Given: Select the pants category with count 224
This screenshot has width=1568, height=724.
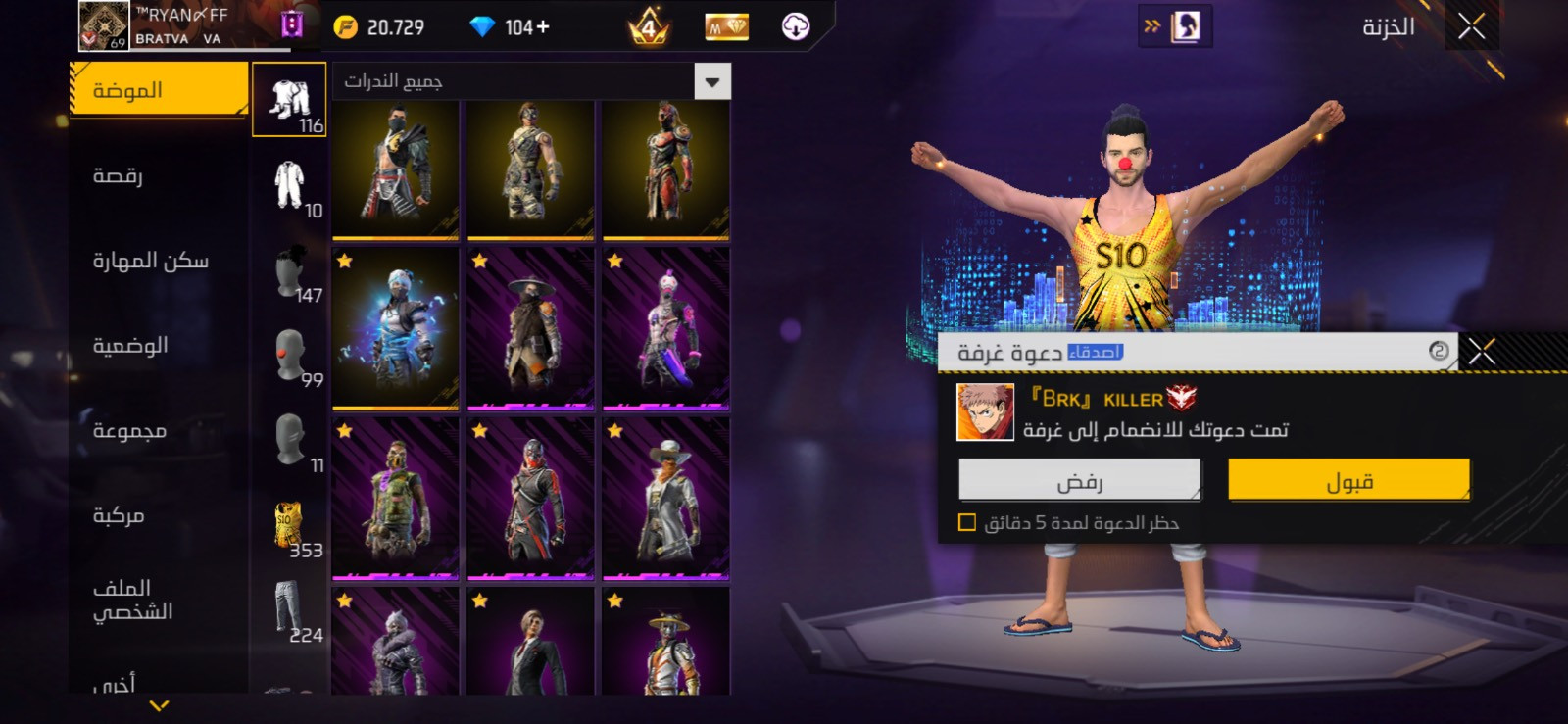Looking at the screenshot, I should (x=290, y=603).
